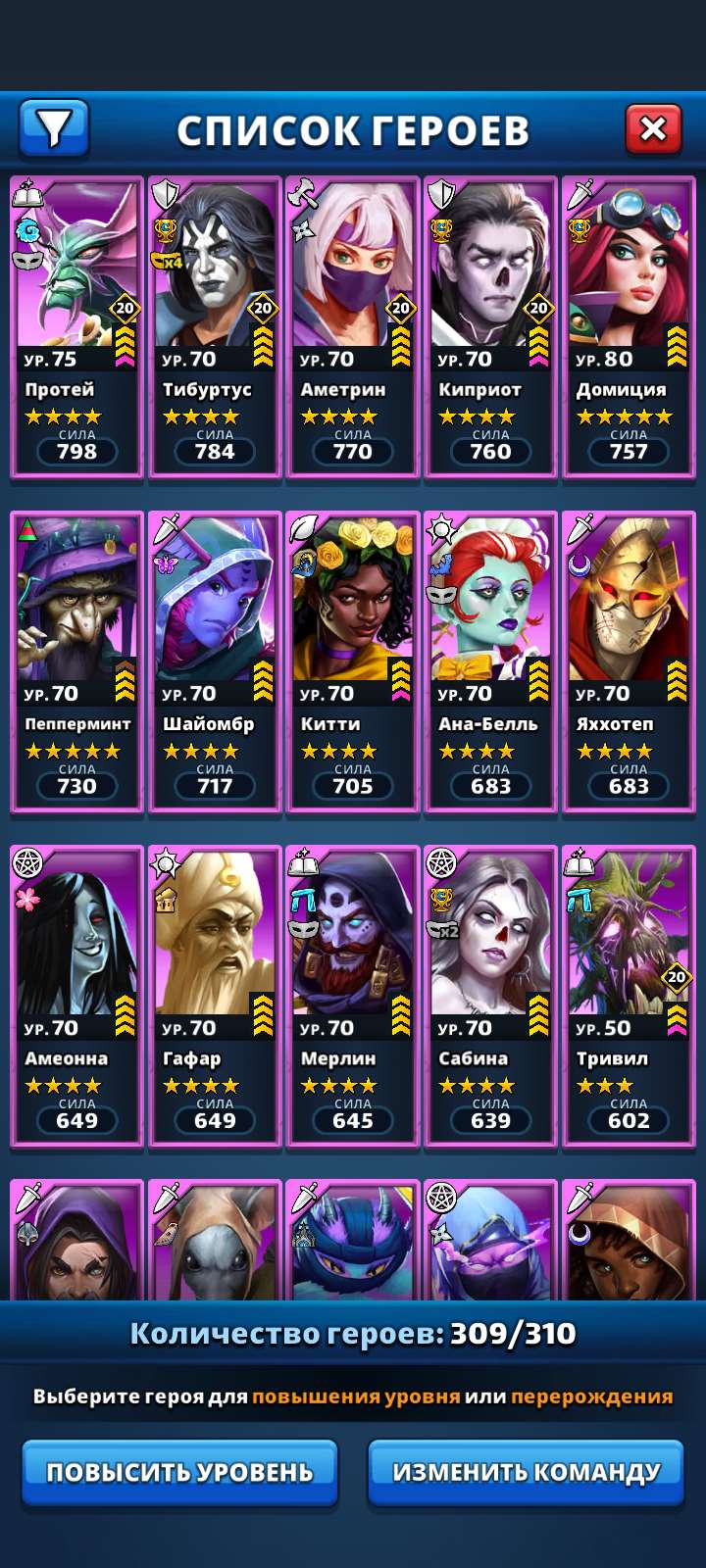Select the Киприот hero card
Screen dimensions: 706x1568
(x=490, y=327)
